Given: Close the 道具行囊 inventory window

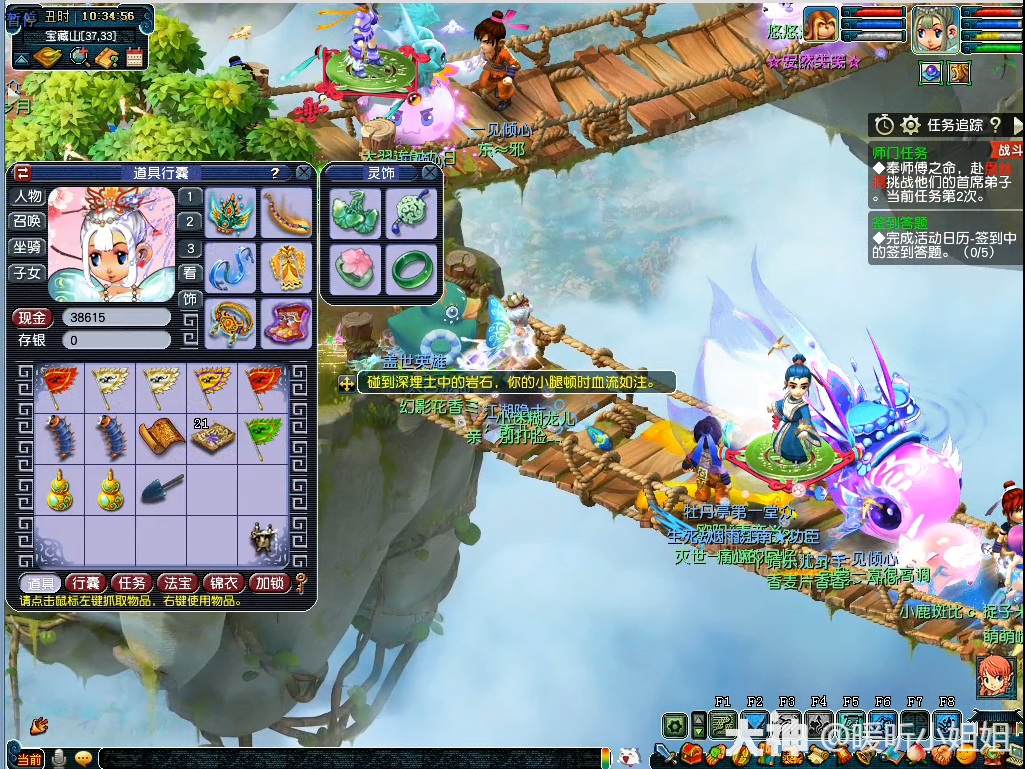Looking at the screenshot, I should click(x=304, y=173).
